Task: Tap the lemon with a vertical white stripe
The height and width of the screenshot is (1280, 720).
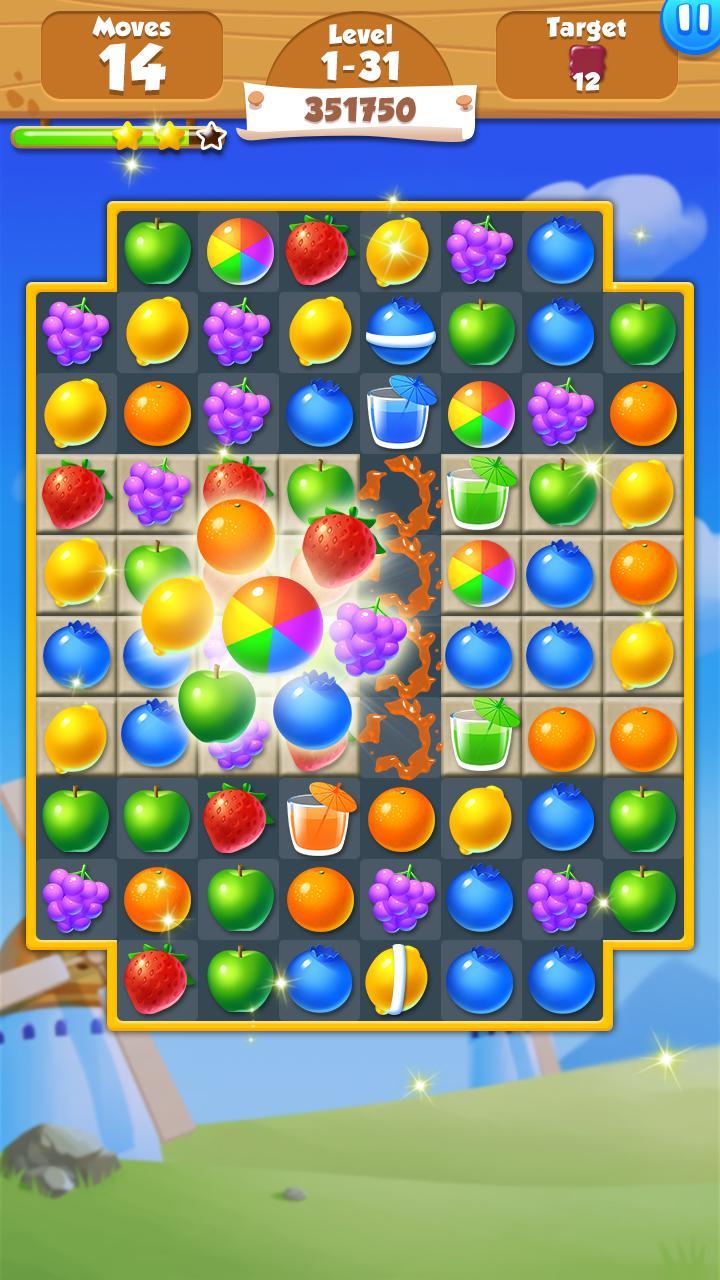Action: pyautogui.click(x=397, y=976)
